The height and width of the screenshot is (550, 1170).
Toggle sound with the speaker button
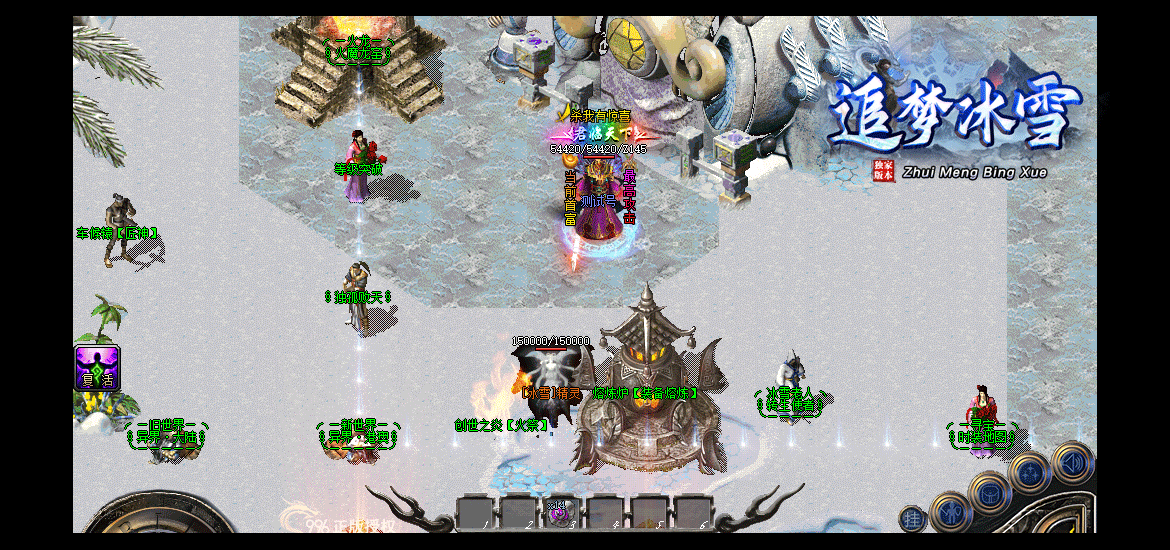click(1072, 463)
